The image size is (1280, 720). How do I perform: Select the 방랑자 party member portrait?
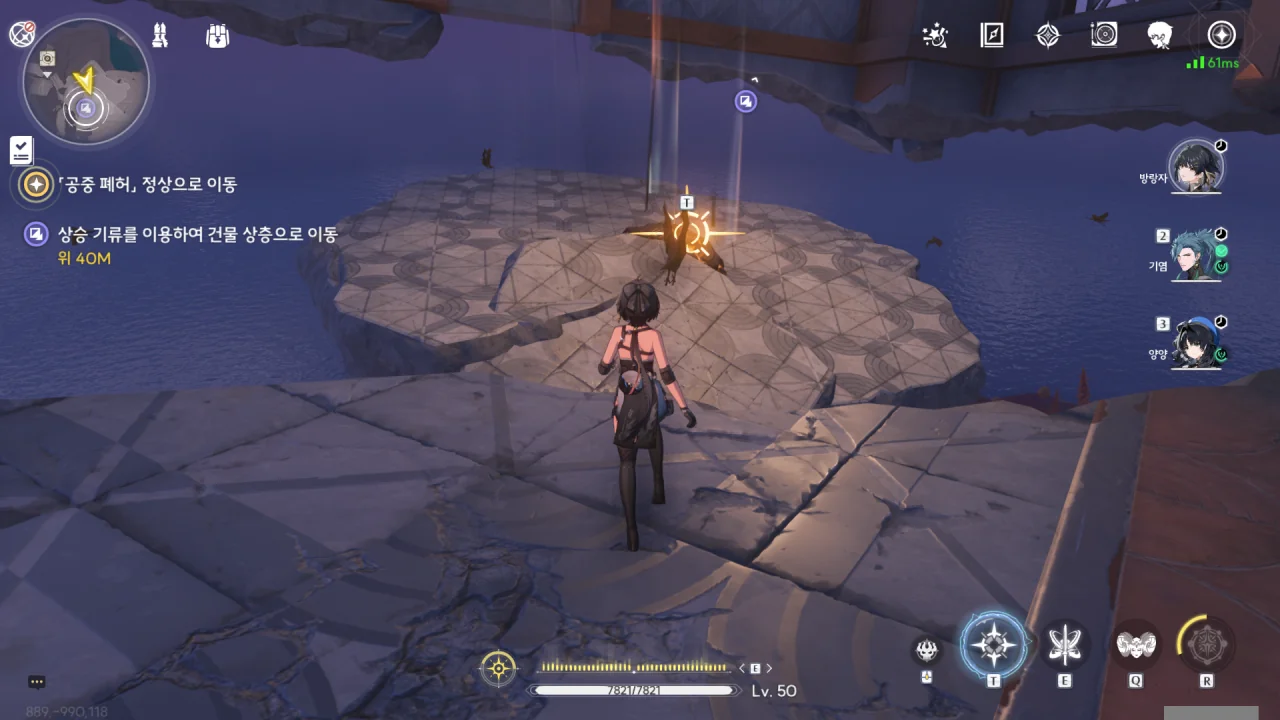1196,169
